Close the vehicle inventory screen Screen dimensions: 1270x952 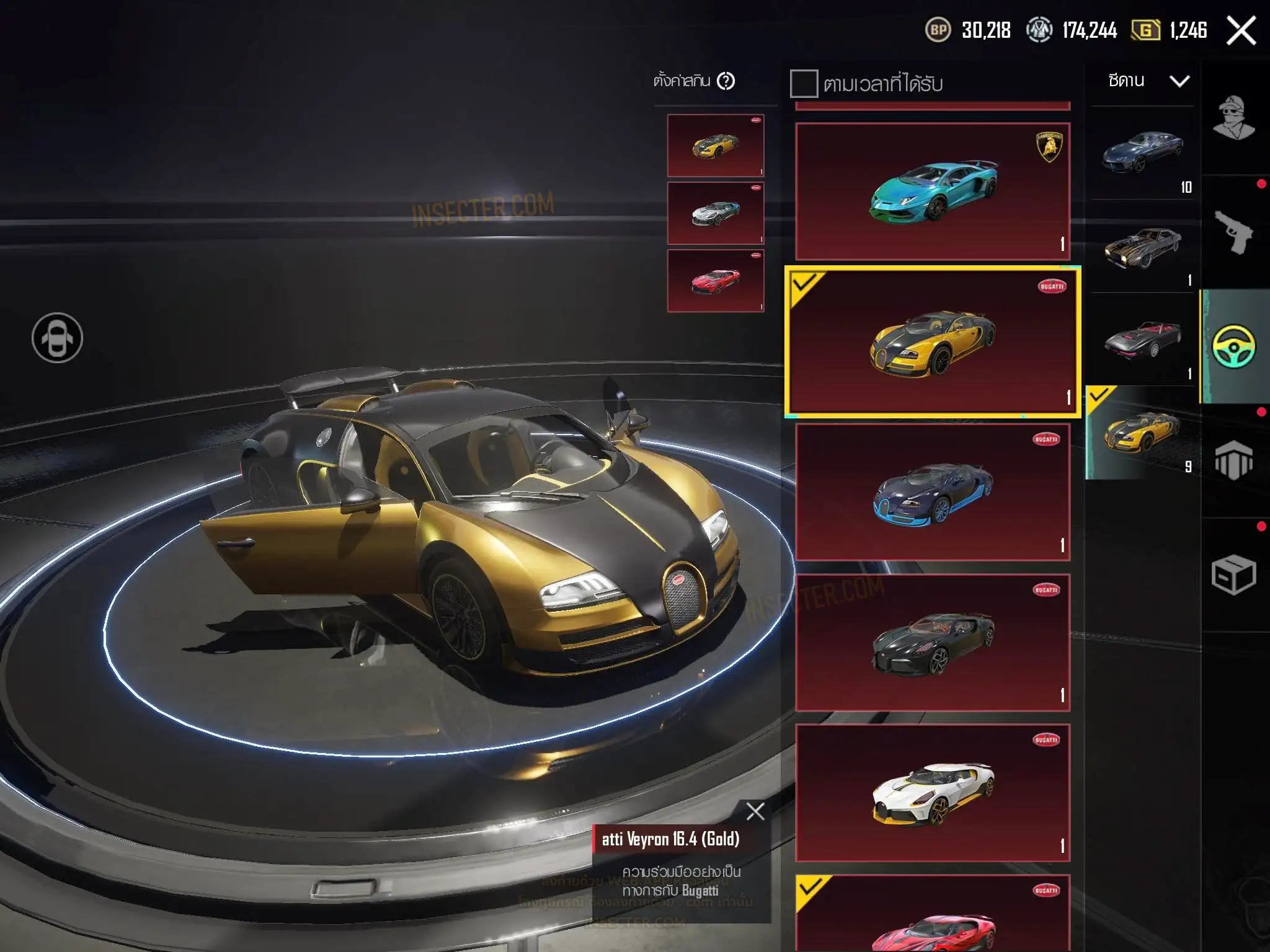[1241, 31]
